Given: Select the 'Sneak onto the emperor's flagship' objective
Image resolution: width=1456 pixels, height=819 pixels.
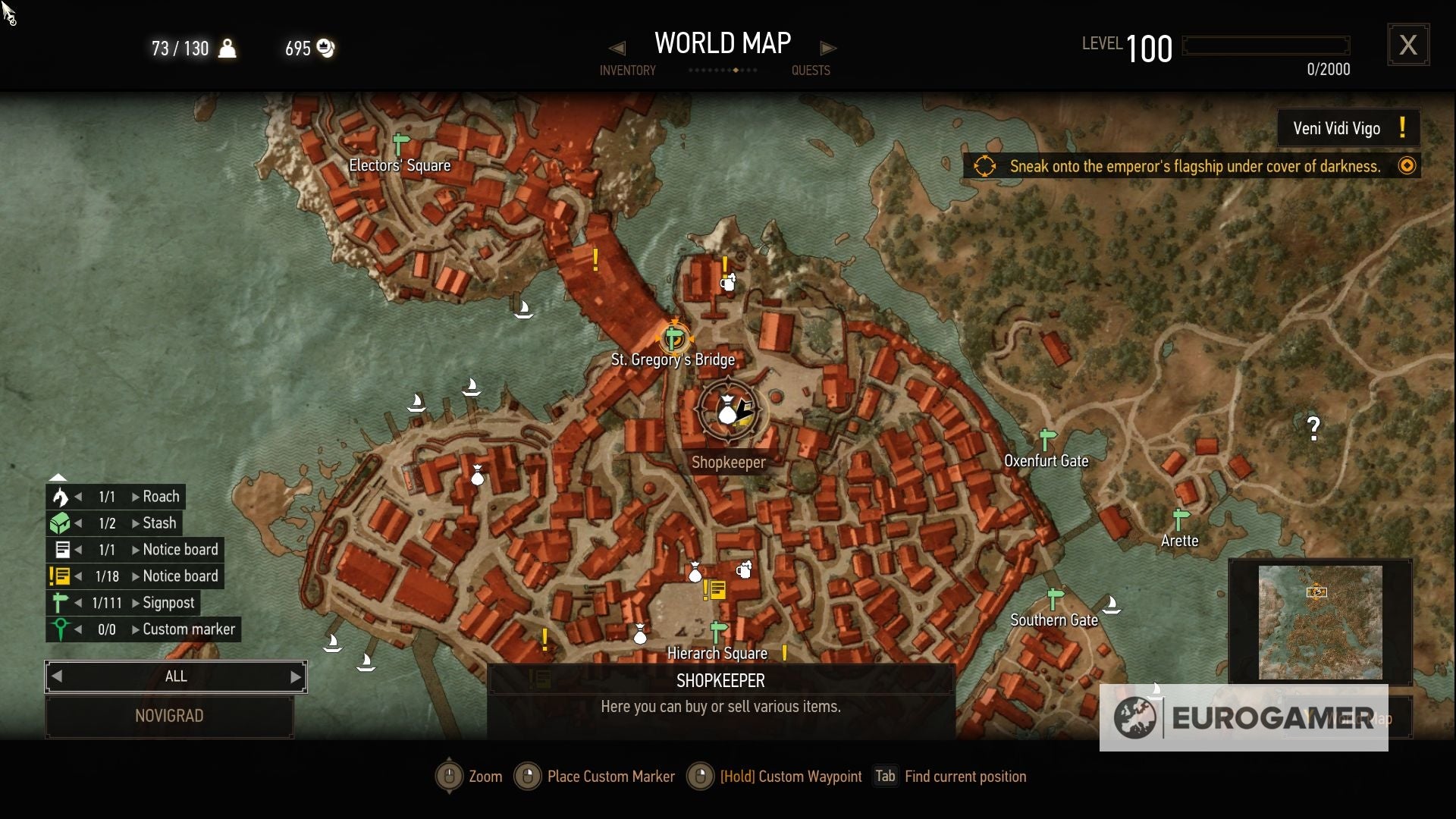Looking at the screenshot, I should 1194,166.
